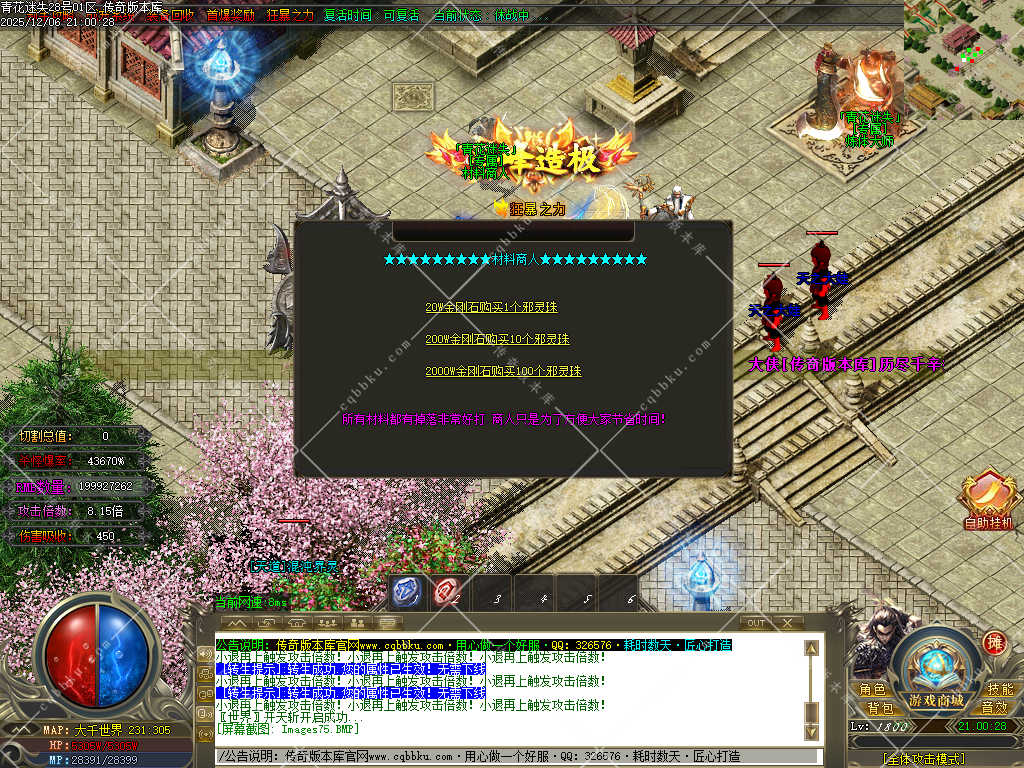
Task: Open the 技能 skills panel
Action: click(x=1000, y=690)
